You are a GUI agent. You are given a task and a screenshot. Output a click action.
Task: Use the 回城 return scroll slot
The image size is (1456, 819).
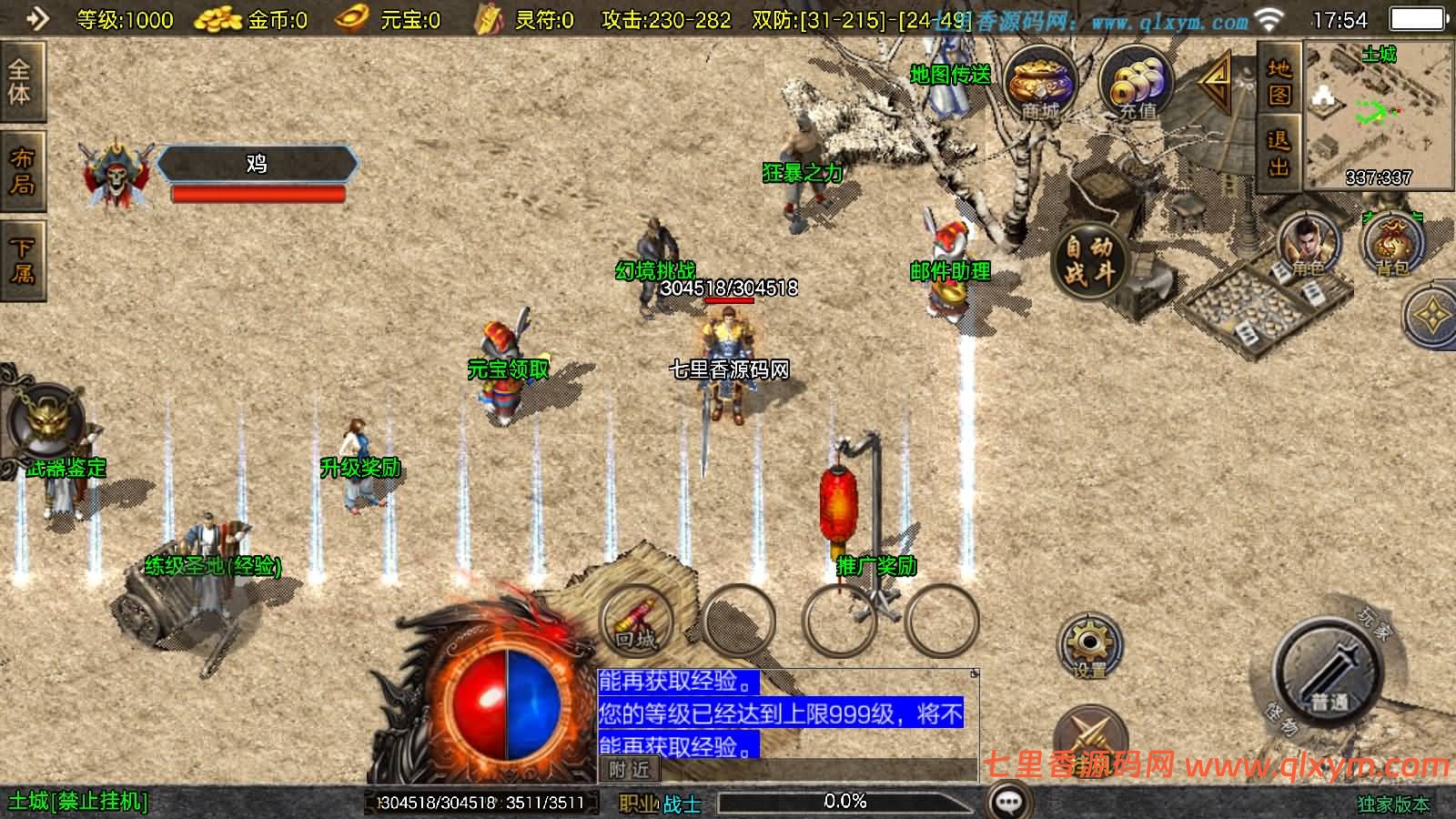(636, 621)
